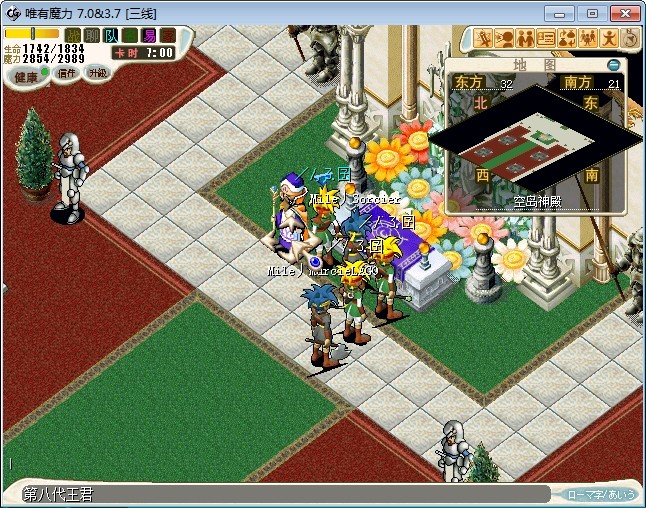Viewport: 646px width, 508px height.
Task: Click the talking head chat icon
Action: [504, 39]
